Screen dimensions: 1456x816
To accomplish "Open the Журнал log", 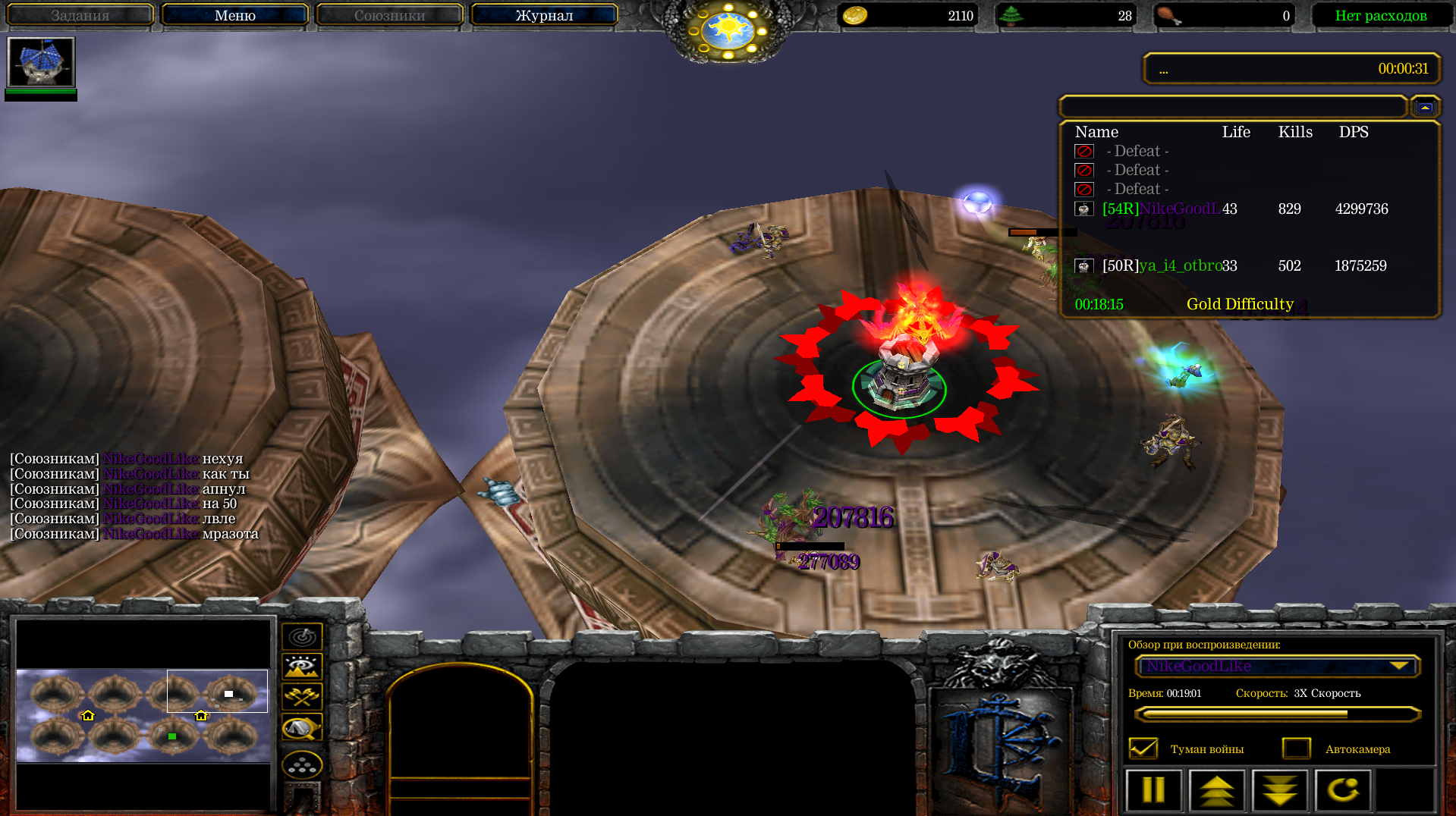I will tap(544, 15).
